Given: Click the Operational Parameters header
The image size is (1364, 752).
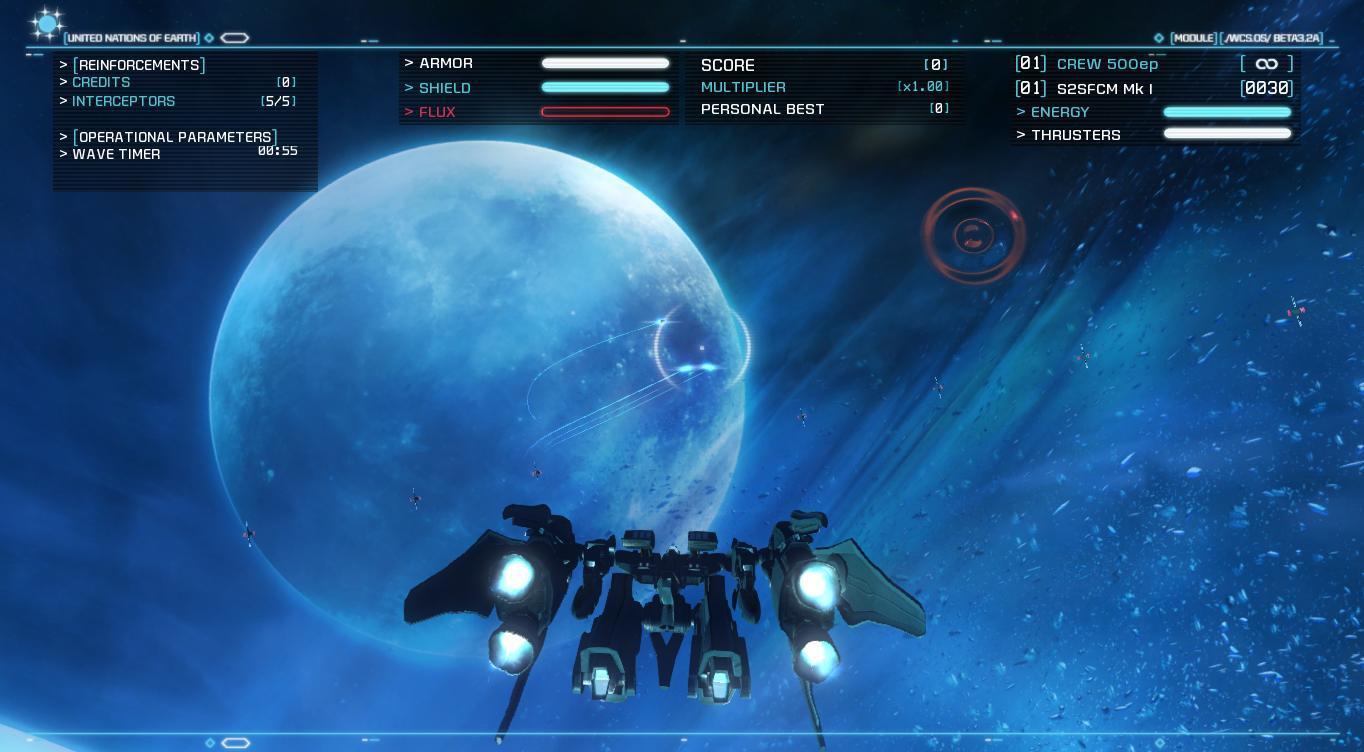Looking at the screenshot, I should click(176, 137).
